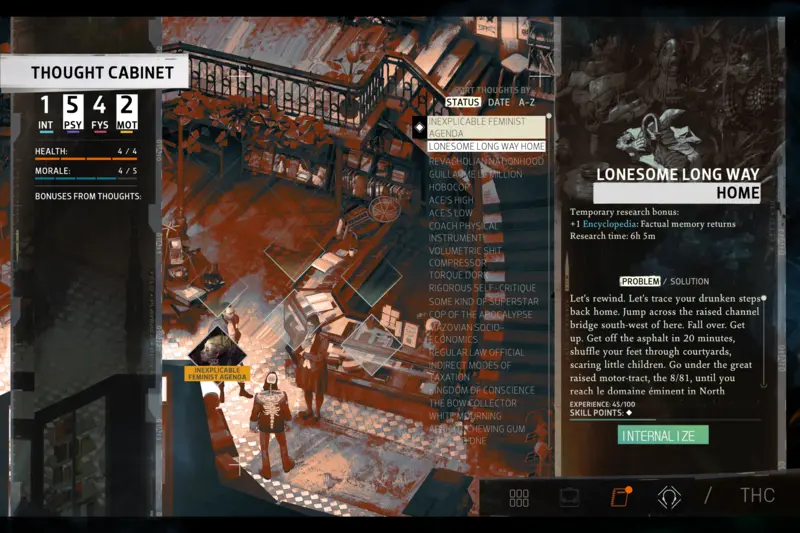
Task: Open the Regular Law Official thought
Action: coord(476,352)
